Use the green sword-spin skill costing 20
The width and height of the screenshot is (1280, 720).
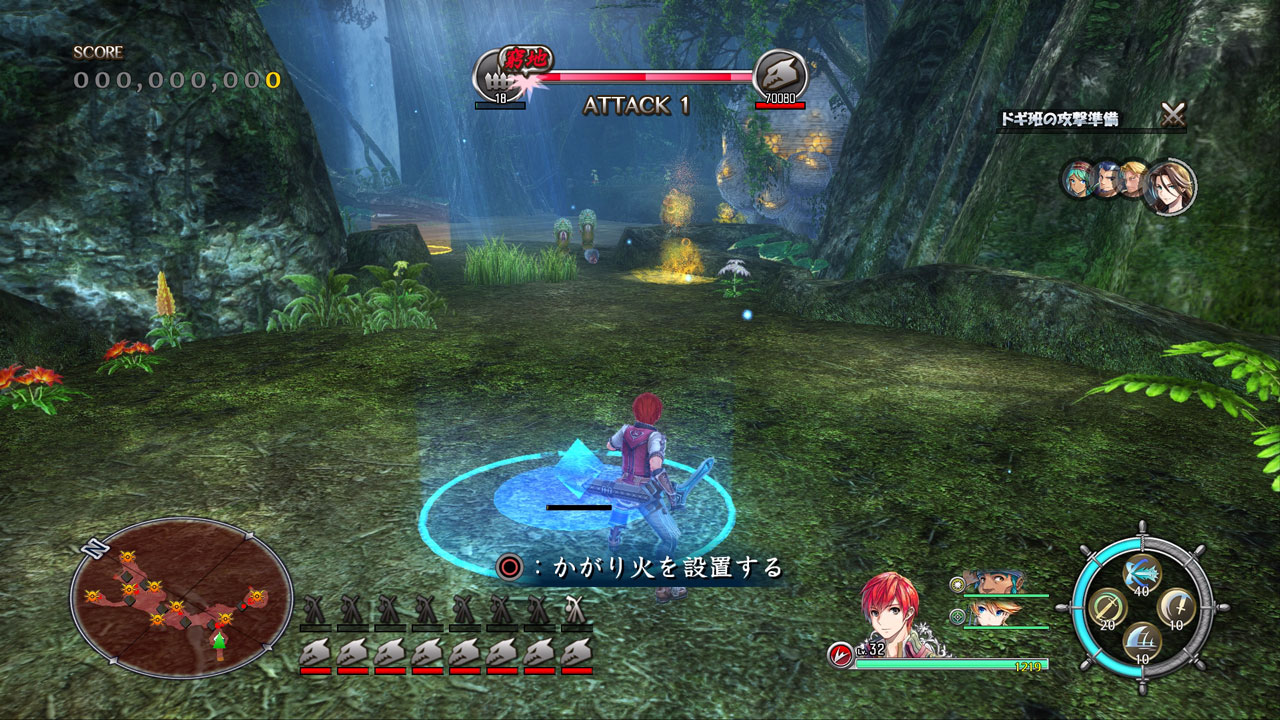pos(1108,606)
